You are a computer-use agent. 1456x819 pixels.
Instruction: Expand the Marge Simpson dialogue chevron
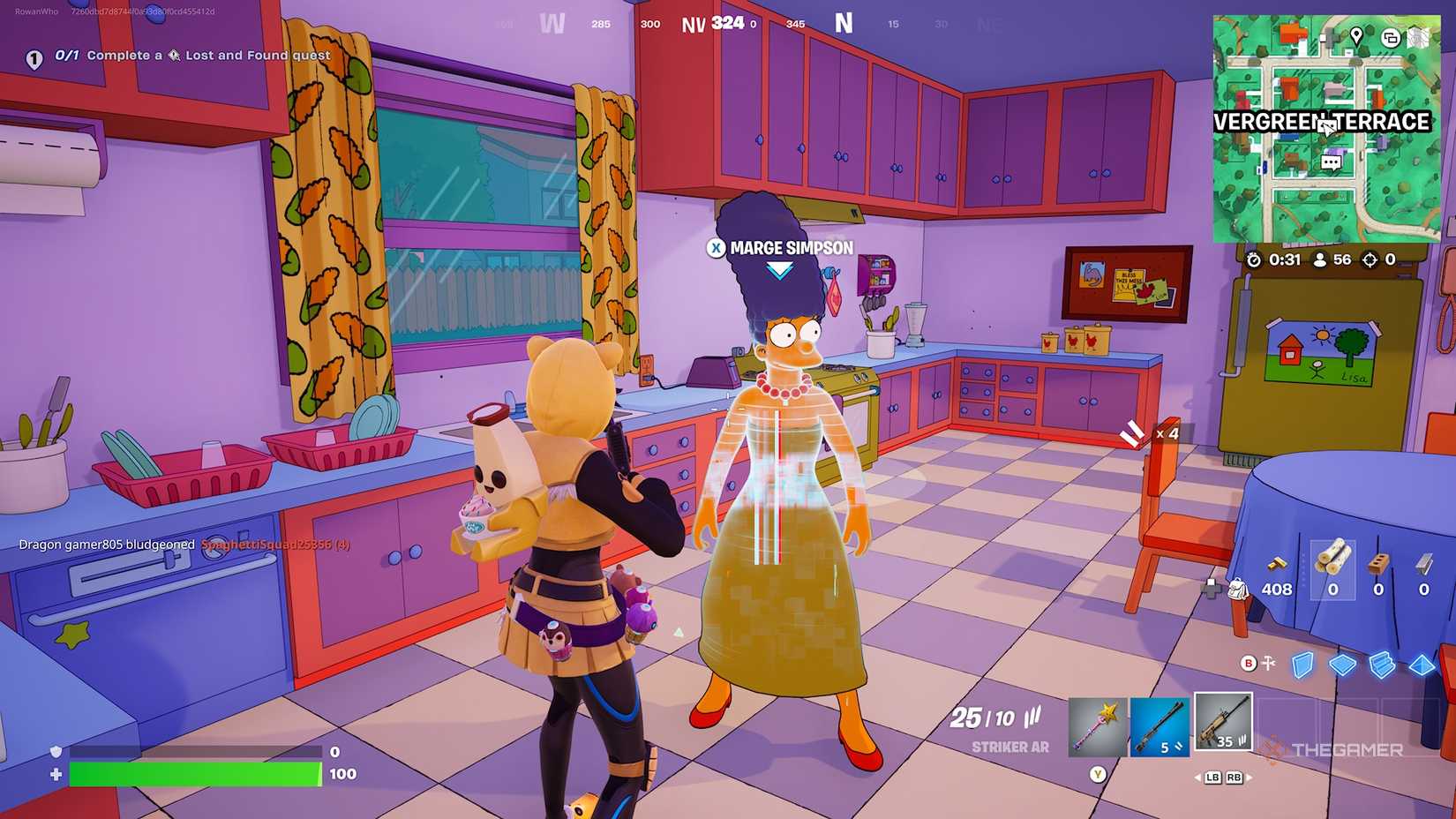[x=777, y=271]
